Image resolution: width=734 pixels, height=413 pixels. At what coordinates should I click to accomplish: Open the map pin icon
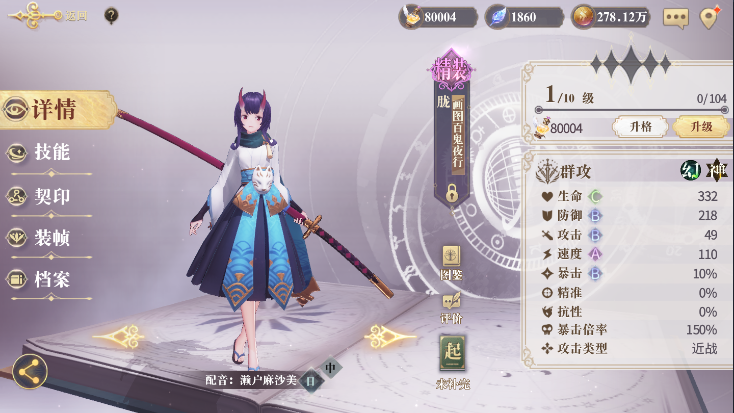click(710, 17)
